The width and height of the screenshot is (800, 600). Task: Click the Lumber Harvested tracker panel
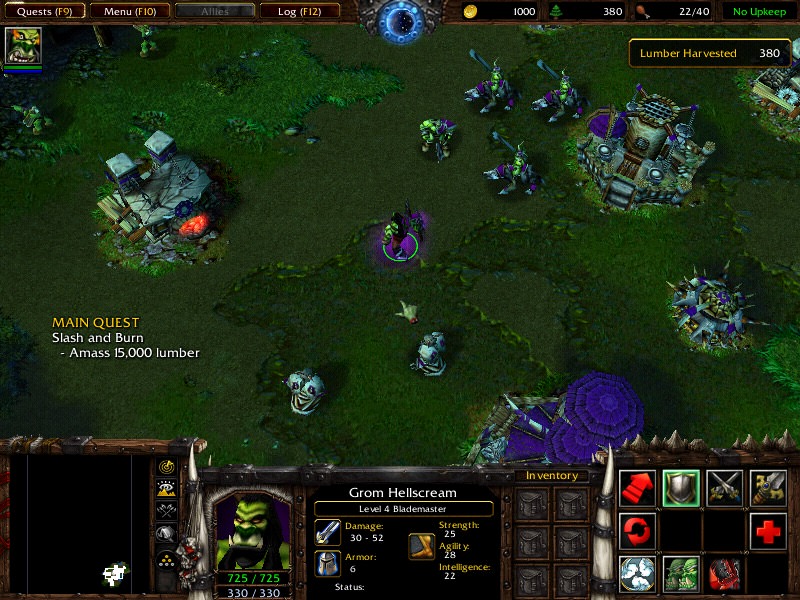pyautogui.click(x=708, y=53)
